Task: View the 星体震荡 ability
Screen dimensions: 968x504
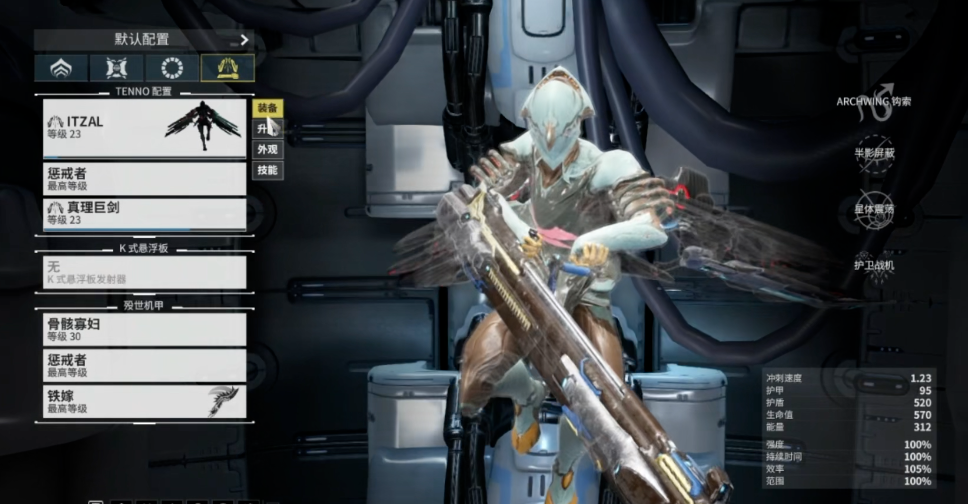Action: click(x=873, y=199)
